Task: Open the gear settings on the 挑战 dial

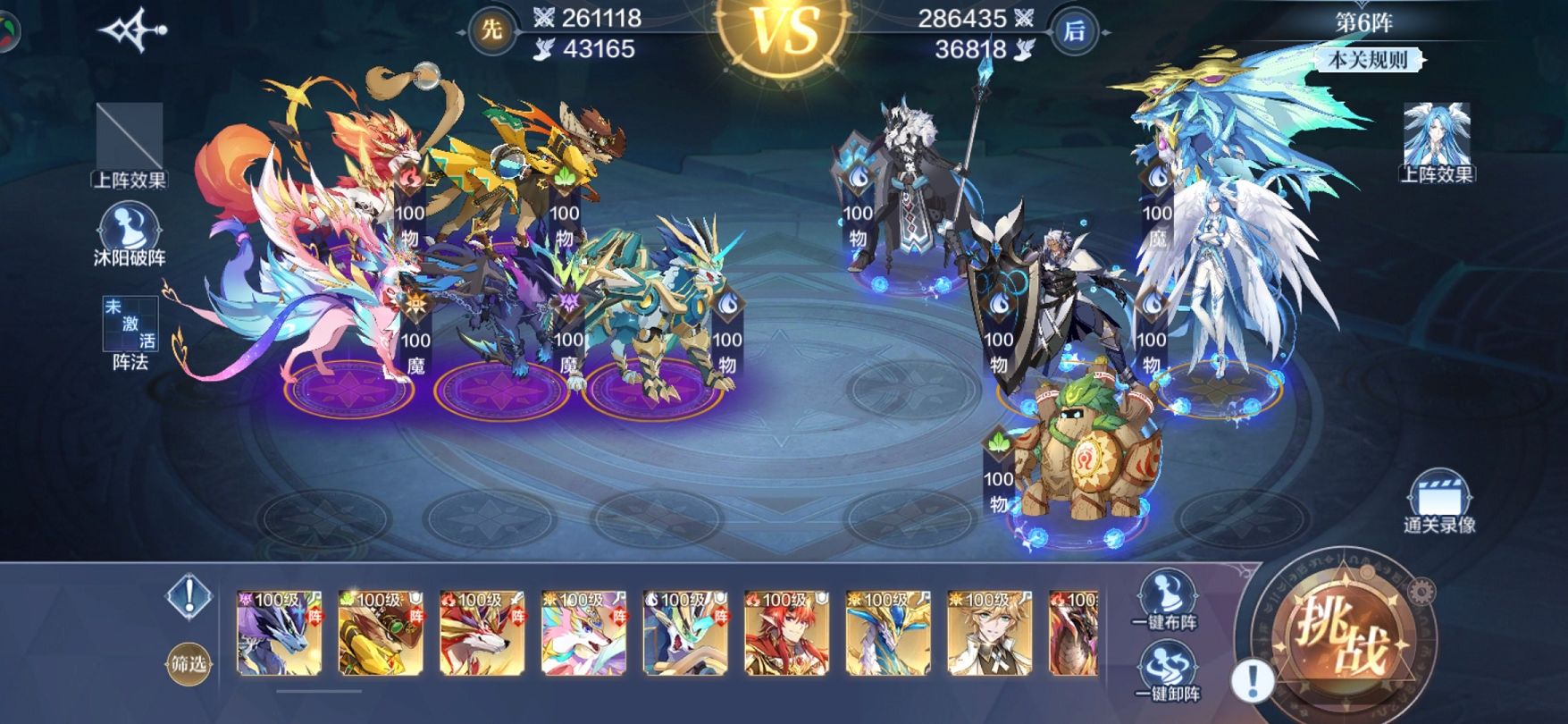Action: (1420, 591)
